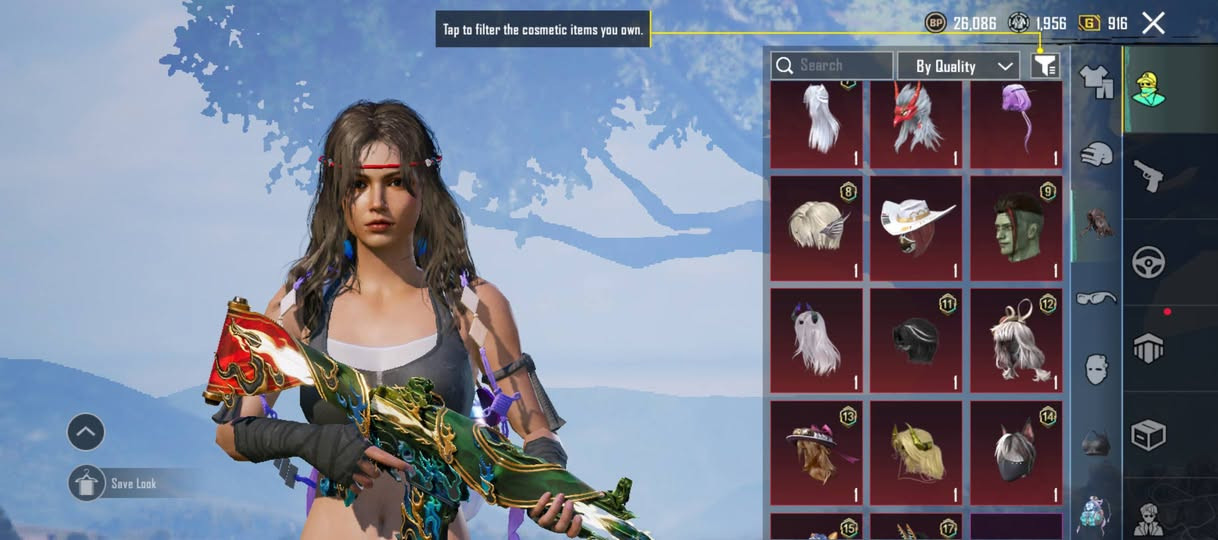Pick the purple ponytail hair item
The height and width of the screenshot is (540, 1218).
pyautogui.click(x=1016, y=122)
